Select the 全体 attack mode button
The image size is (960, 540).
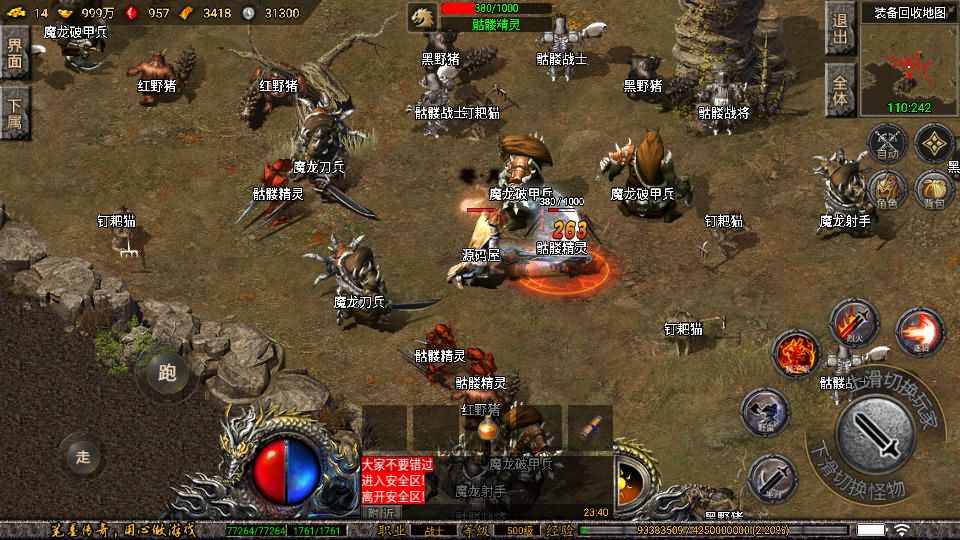840,87
